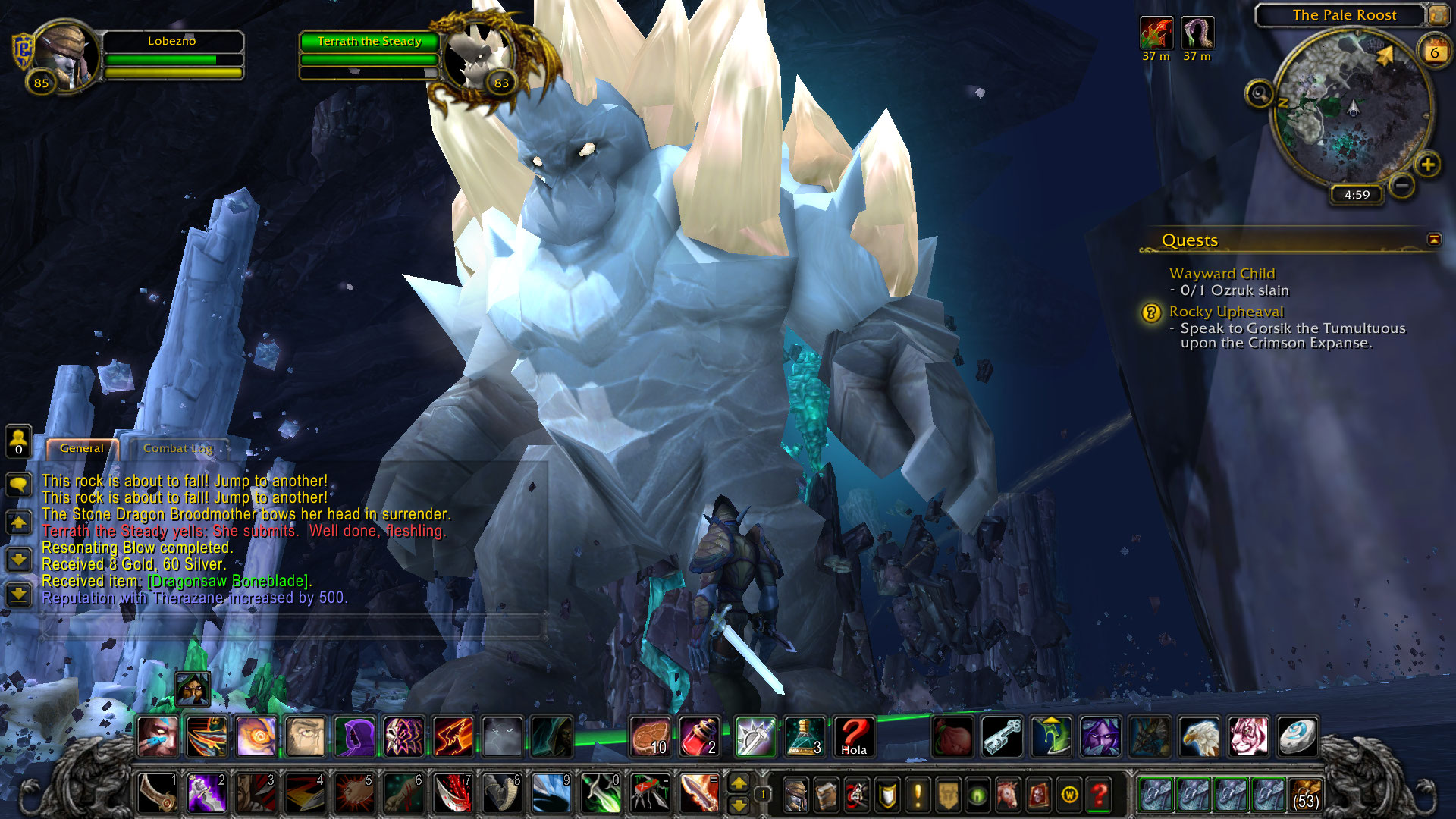The image size is (1456, 819).
Task: Zoom in on the minimap
Action: [x=1427, y=165]
